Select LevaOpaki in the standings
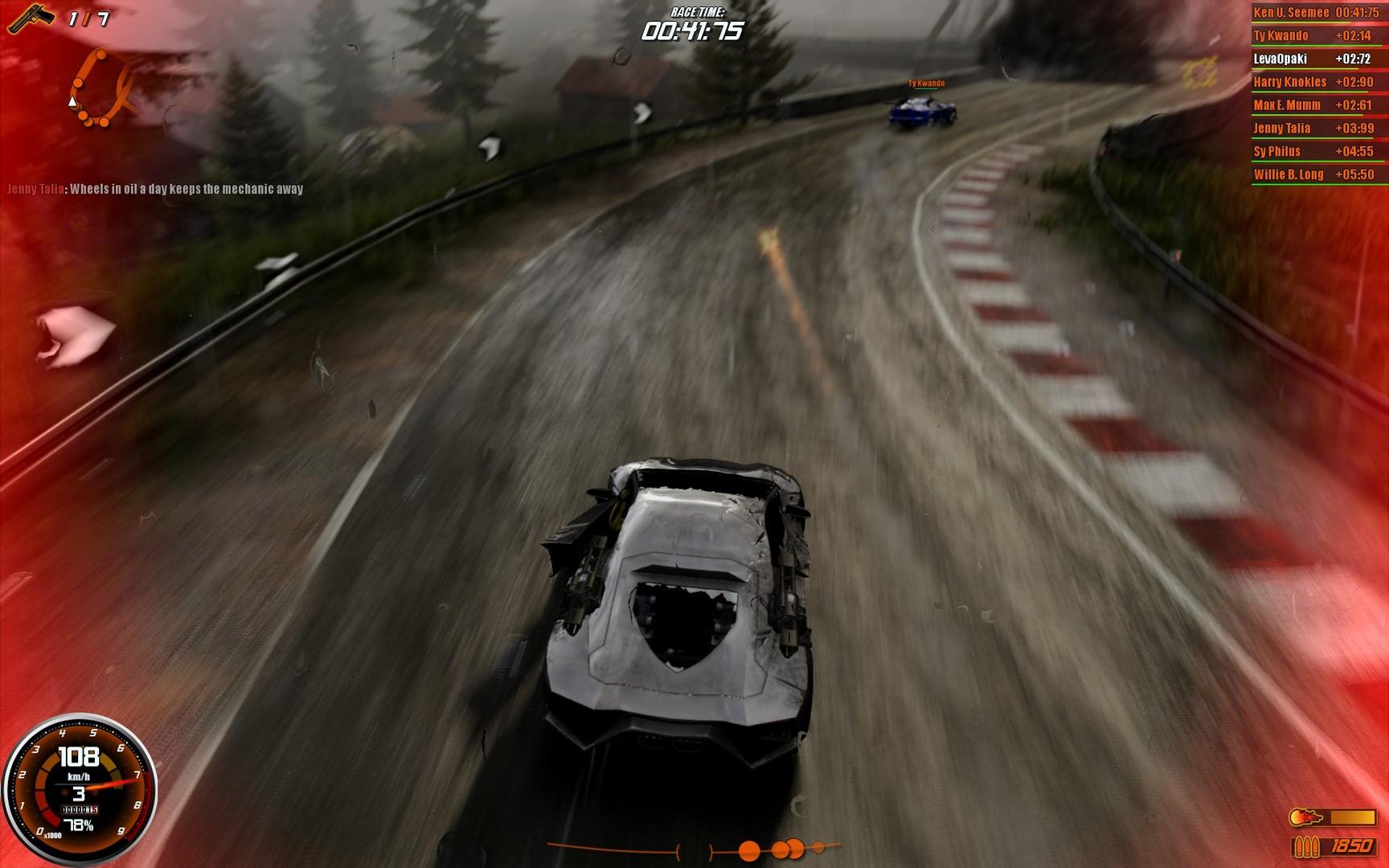 (x=1316, y=59)
